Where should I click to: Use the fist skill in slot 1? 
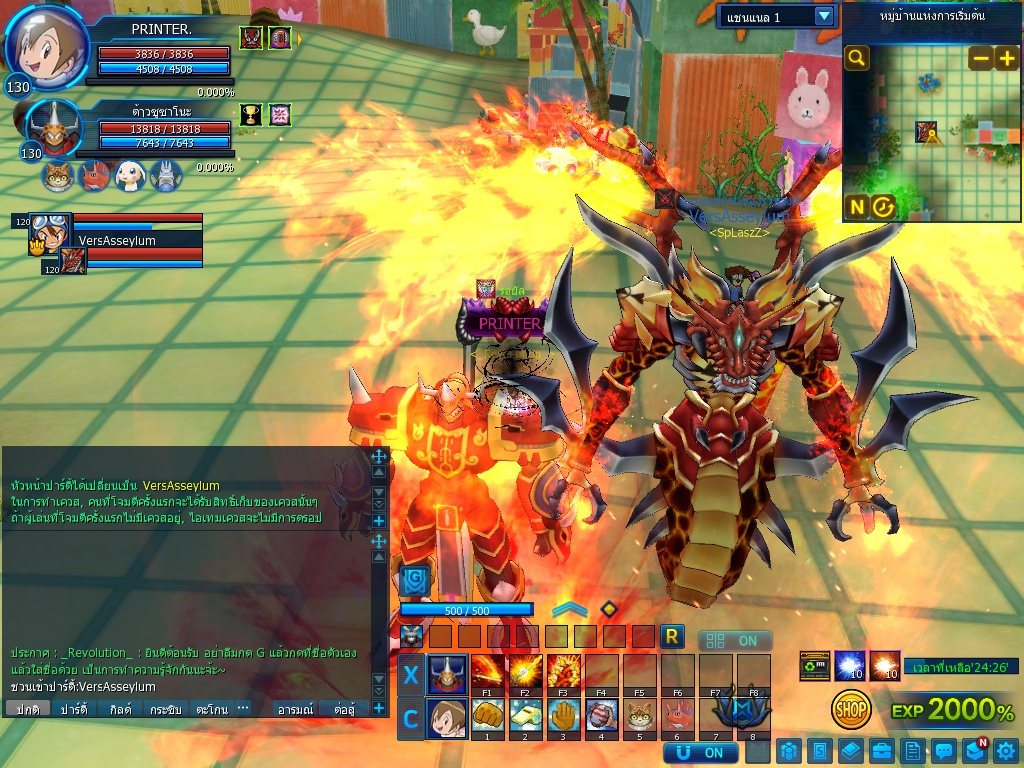click(487, 716)
